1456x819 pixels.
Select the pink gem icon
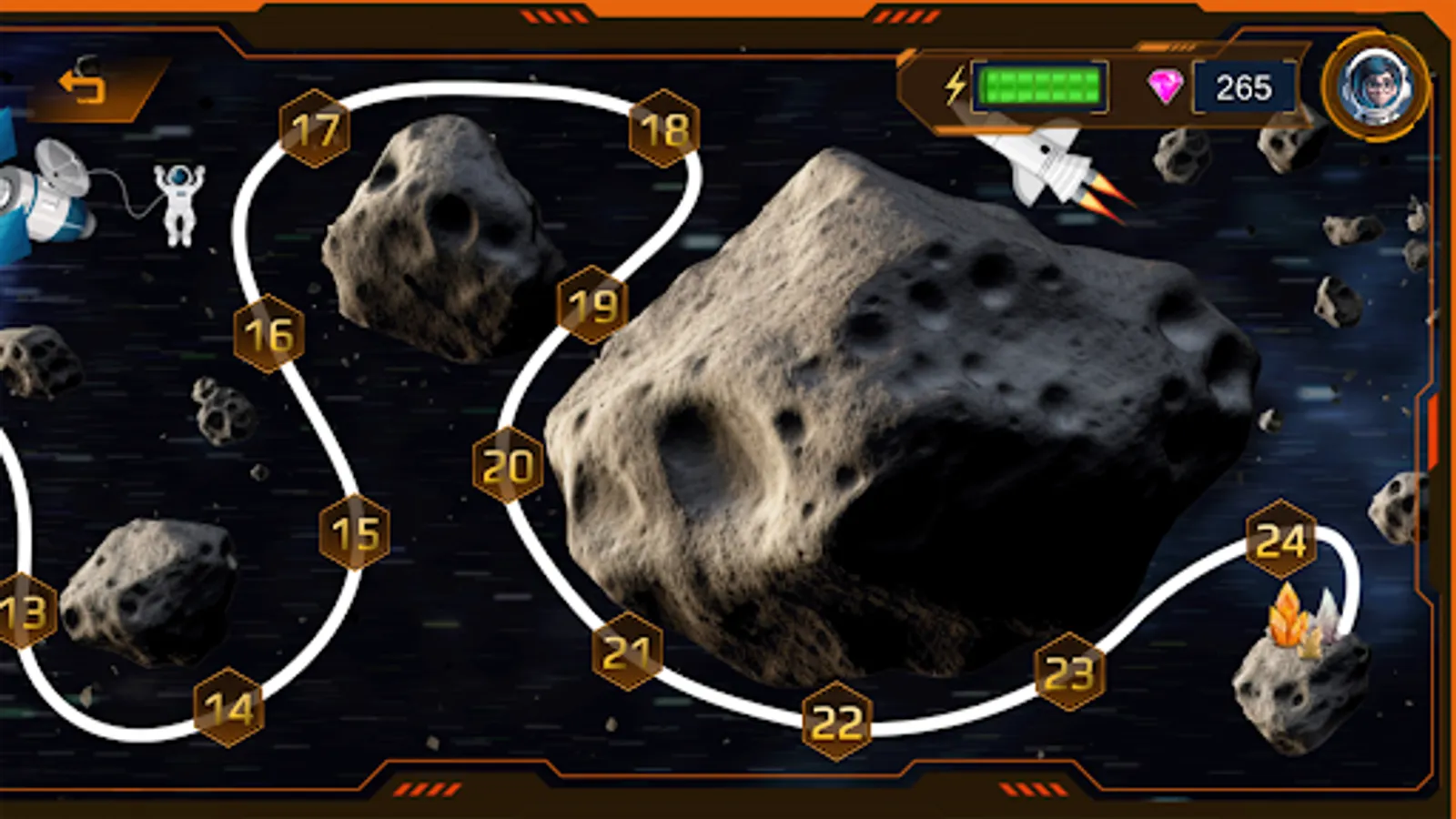point(1165,85)
